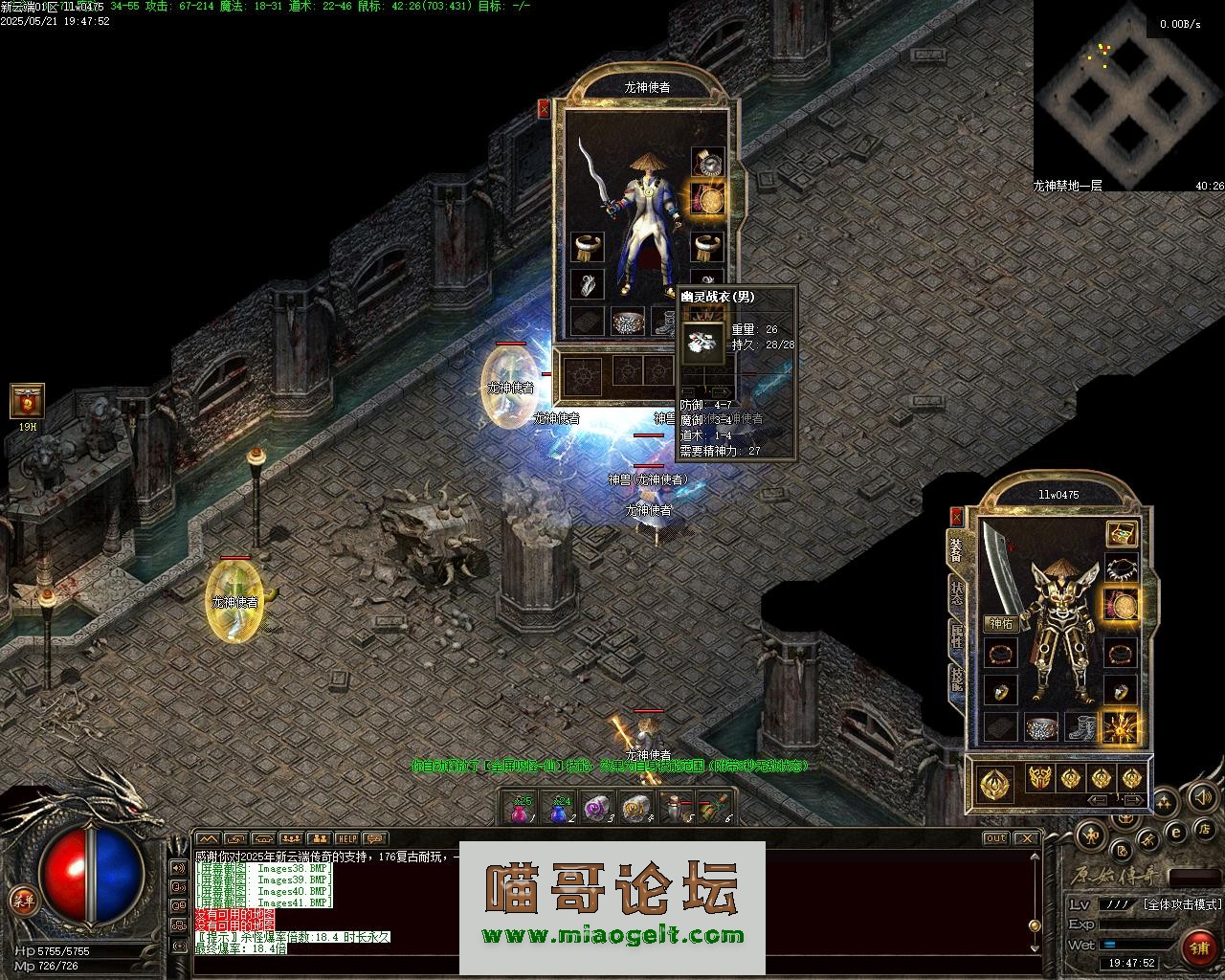Select the spiked necklace equipment slot
Image resolution: width=1225 pixels, height=980 pixels.
coord(1121,569)
